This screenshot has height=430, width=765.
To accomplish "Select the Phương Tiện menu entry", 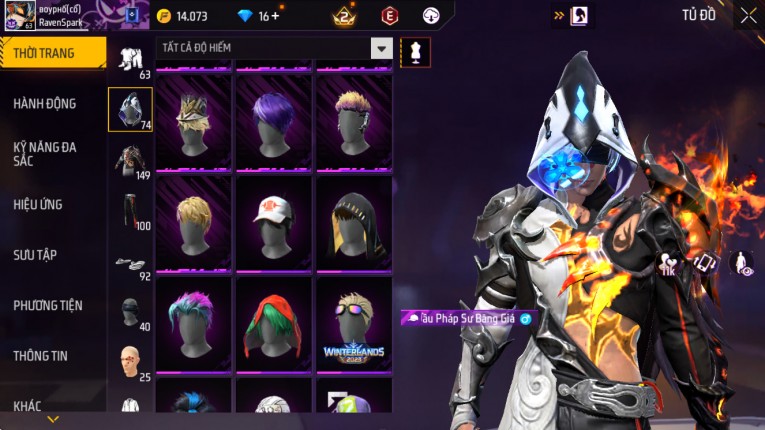I will 48,305.
